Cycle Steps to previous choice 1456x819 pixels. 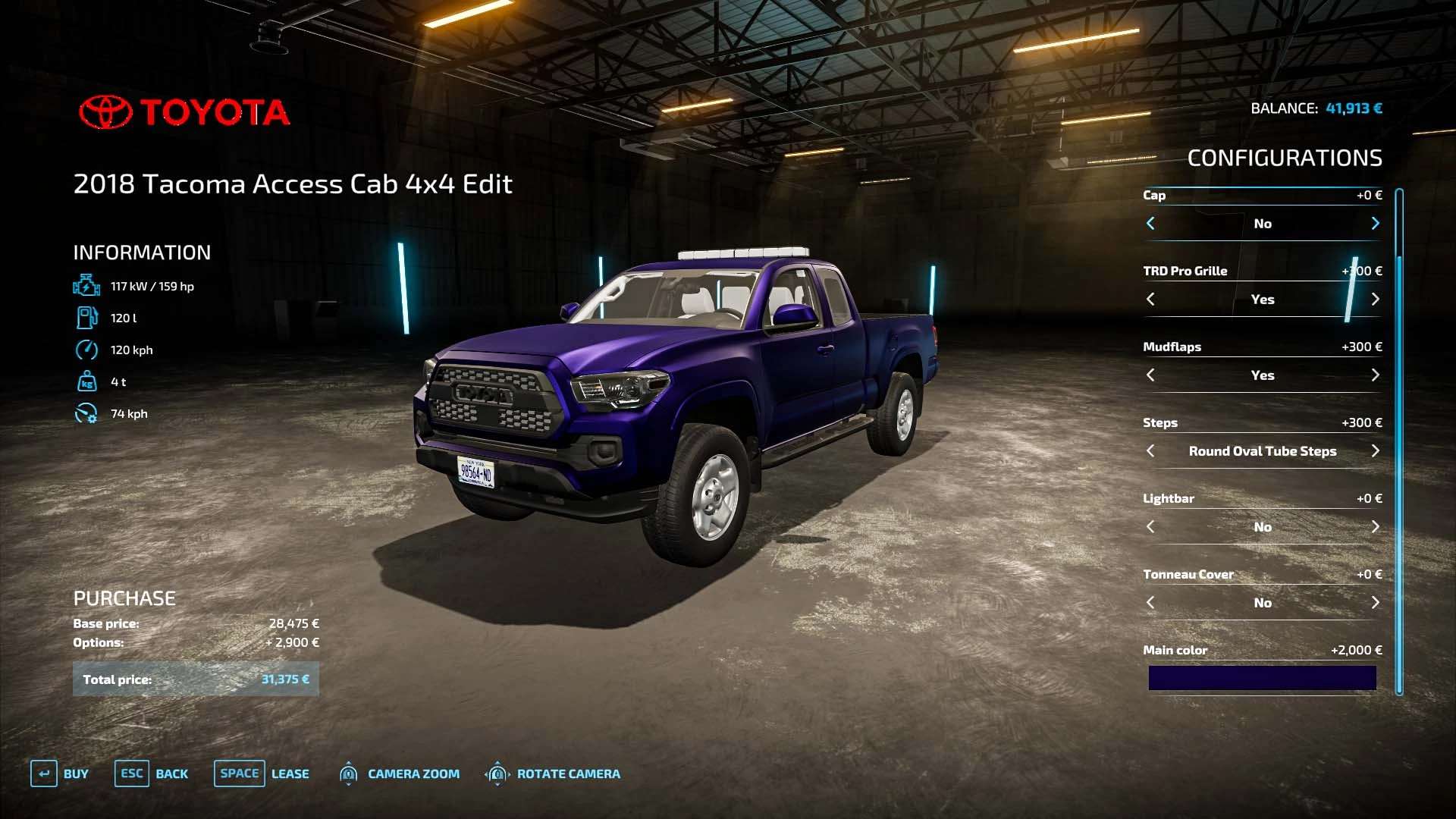coord(1150,451)
